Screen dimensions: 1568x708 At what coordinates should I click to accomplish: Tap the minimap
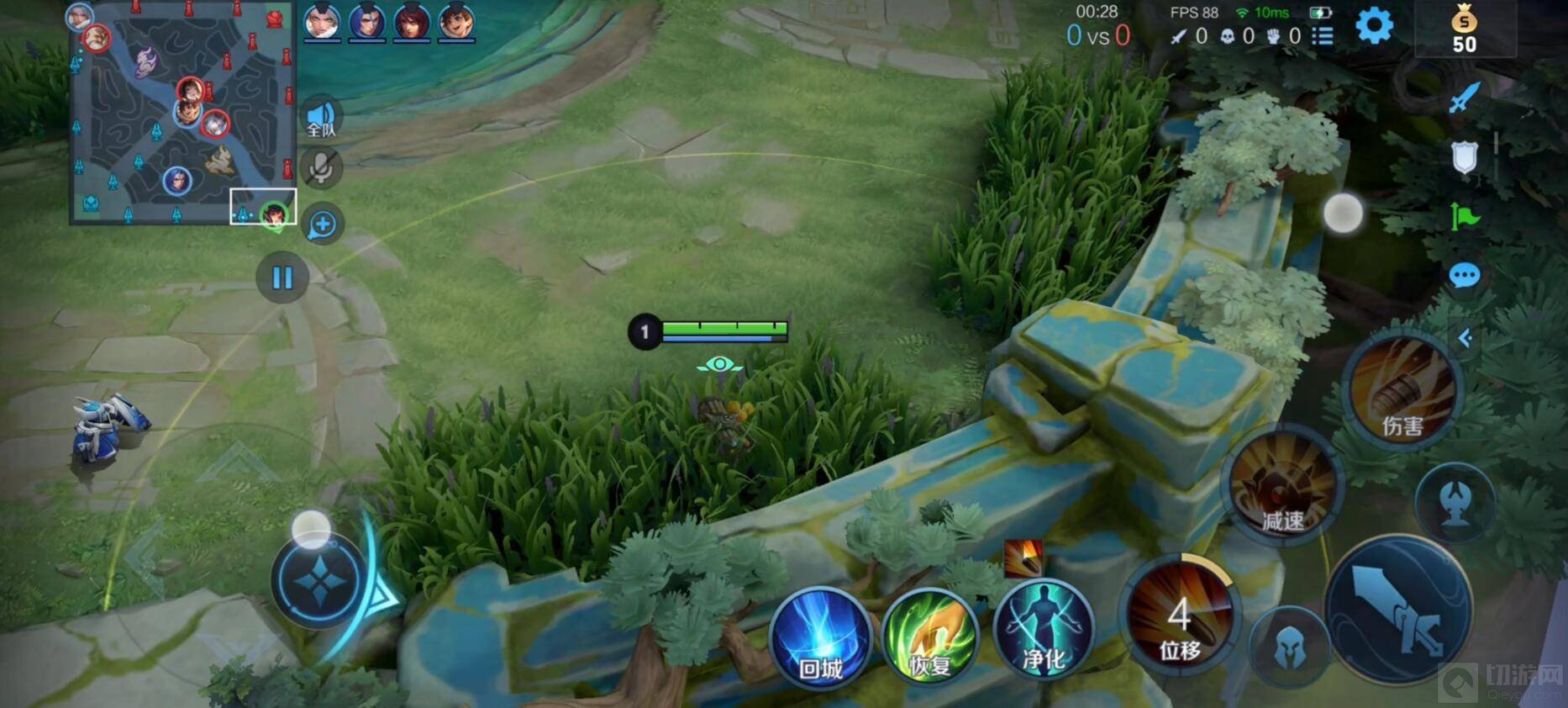point(183,114)
